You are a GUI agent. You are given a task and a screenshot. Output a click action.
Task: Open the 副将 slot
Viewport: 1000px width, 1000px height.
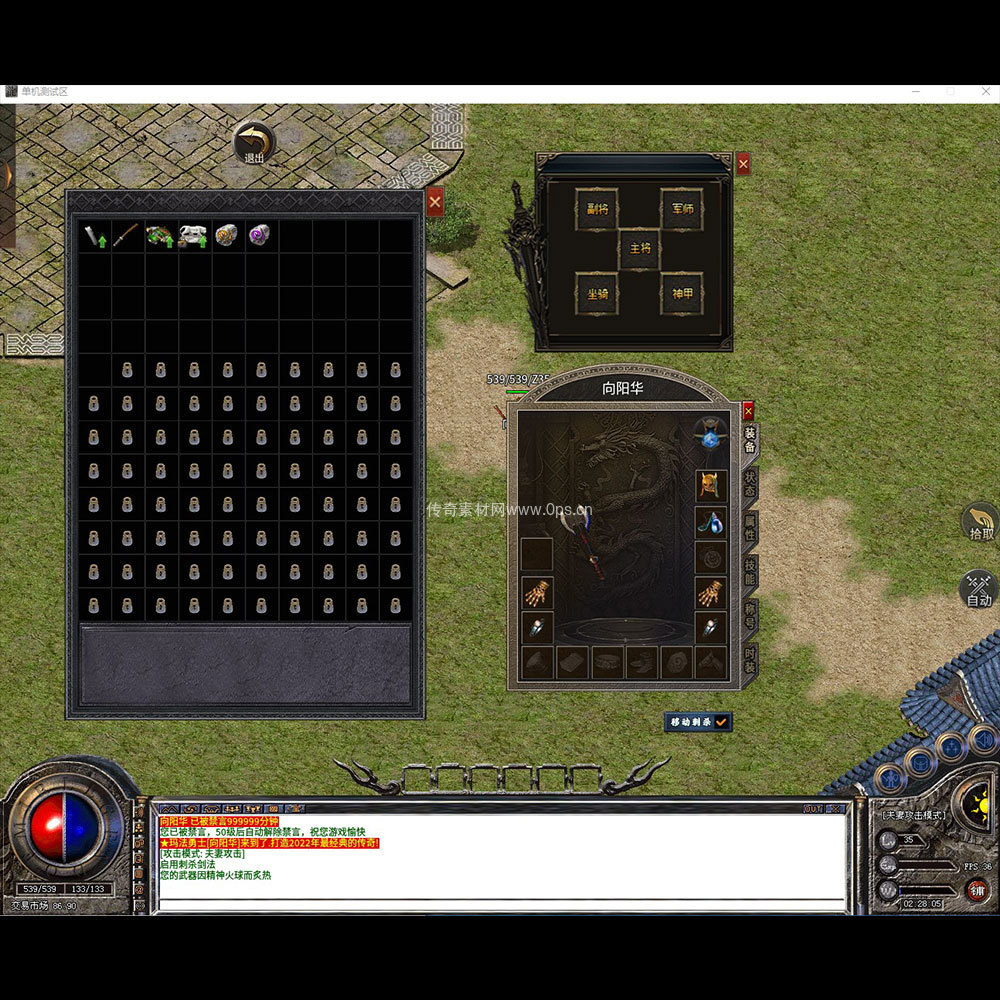(x=596, y=210)
